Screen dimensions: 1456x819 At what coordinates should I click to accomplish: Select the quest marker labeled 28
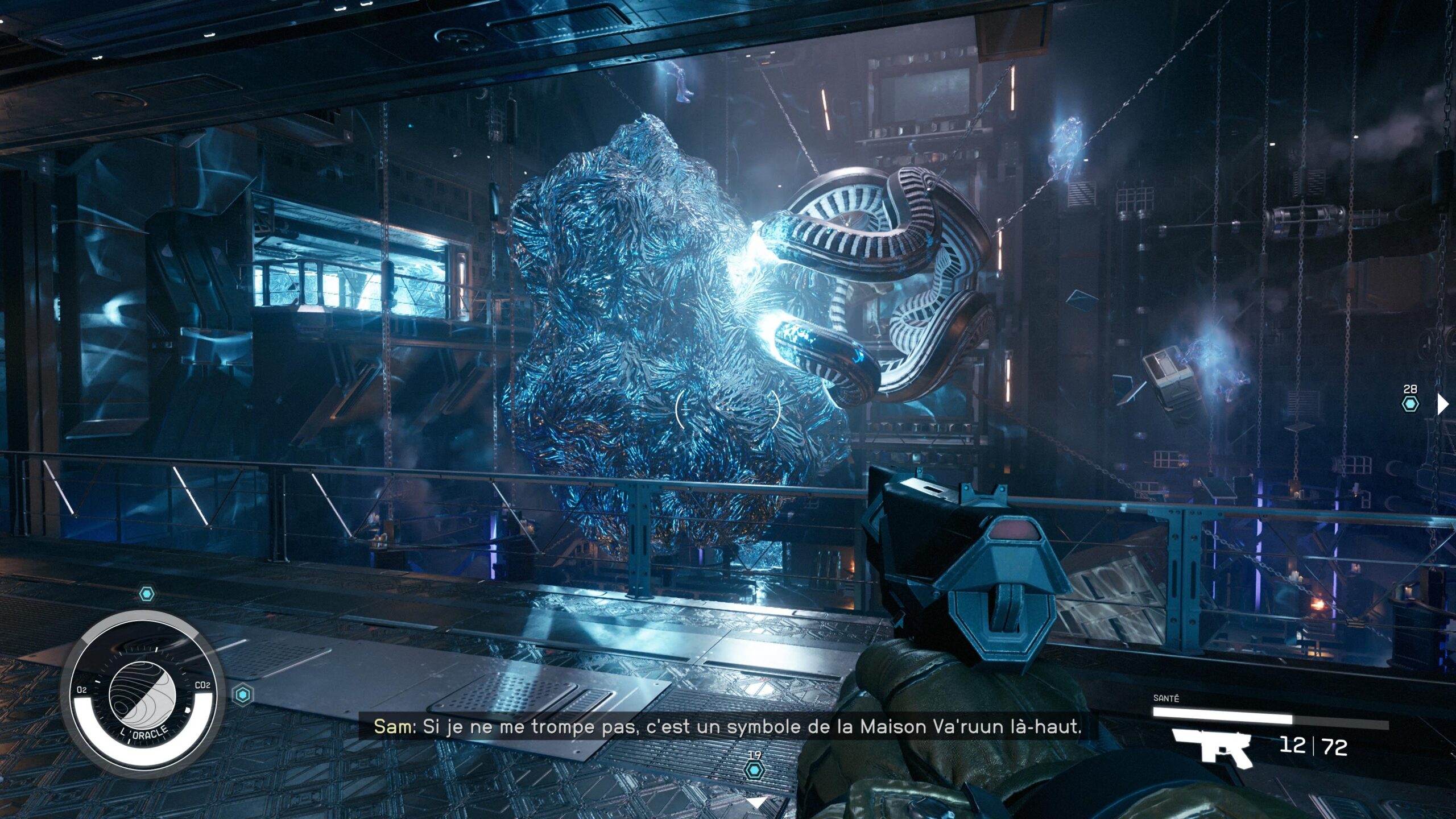(x=1410, y=404)
